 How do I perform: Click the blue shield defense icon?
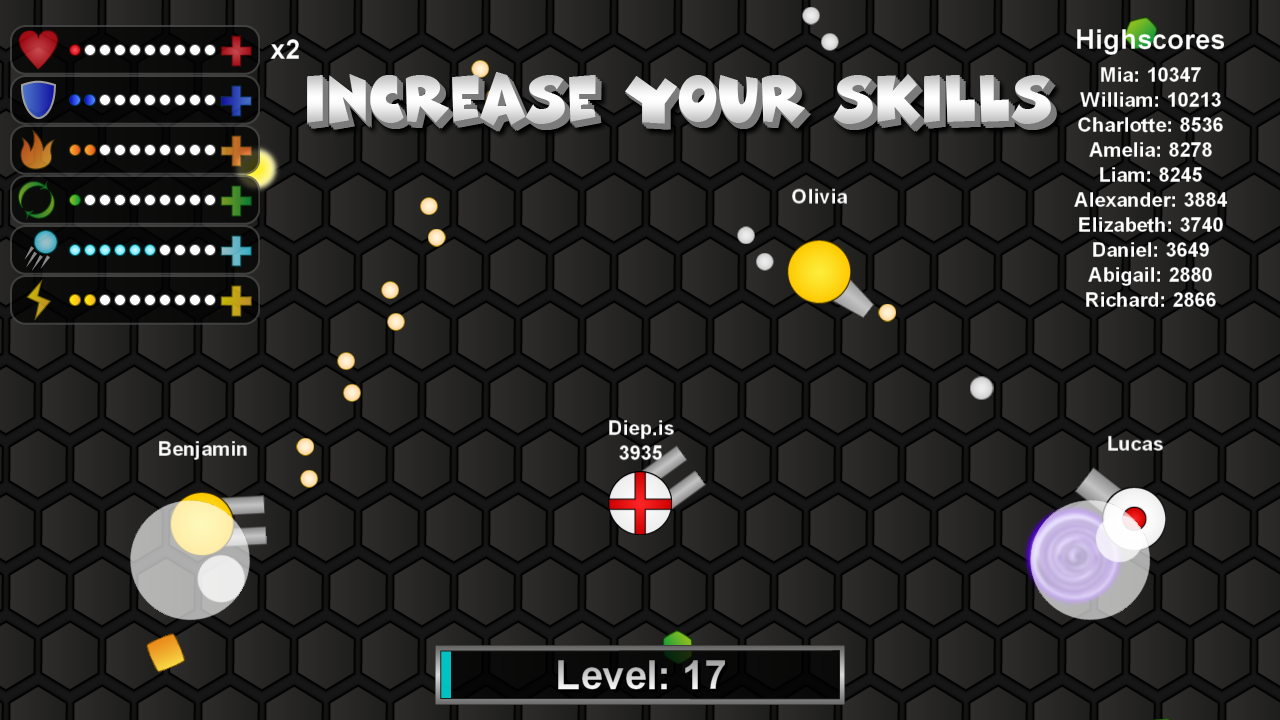click(x=37, y=100)
